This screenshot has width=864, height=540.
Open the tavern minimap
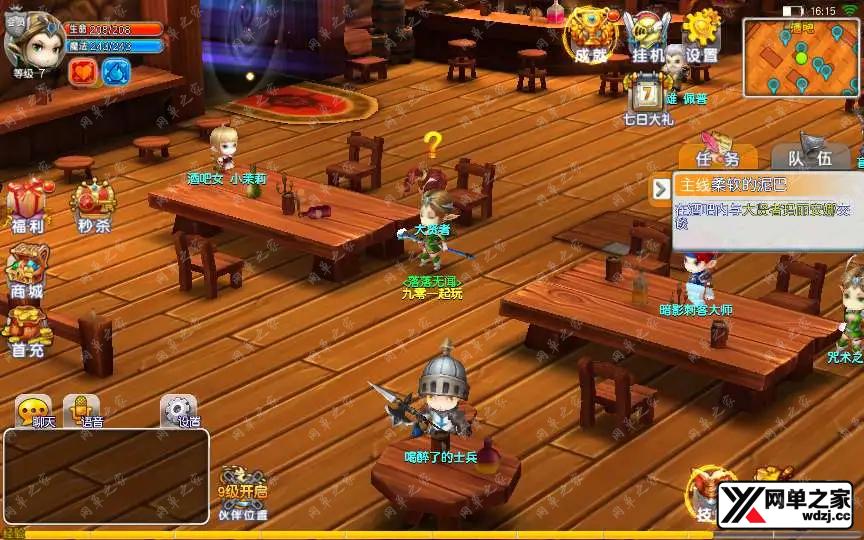pos(799,57)
